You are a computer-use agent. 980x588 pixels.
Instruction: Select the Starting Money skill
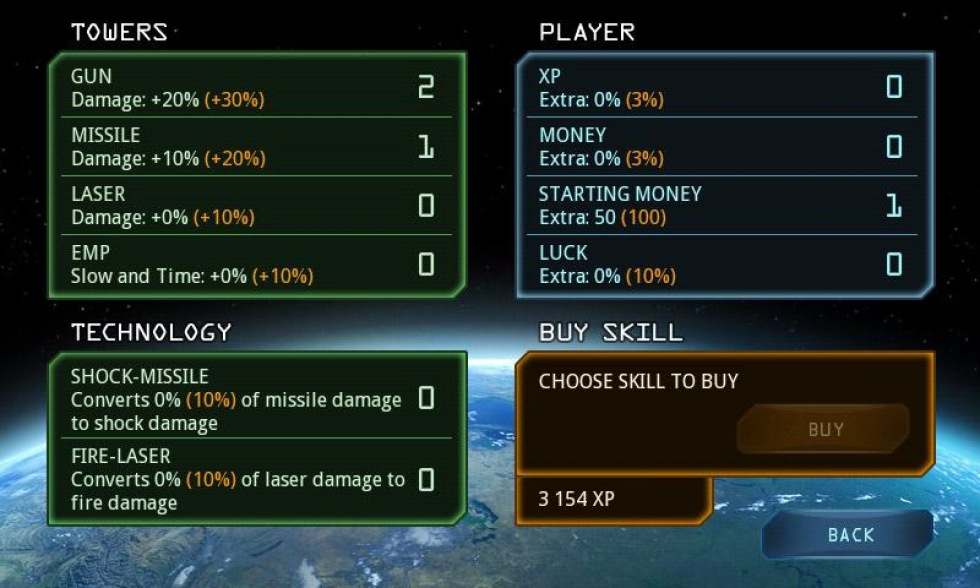tap(724, 205)
